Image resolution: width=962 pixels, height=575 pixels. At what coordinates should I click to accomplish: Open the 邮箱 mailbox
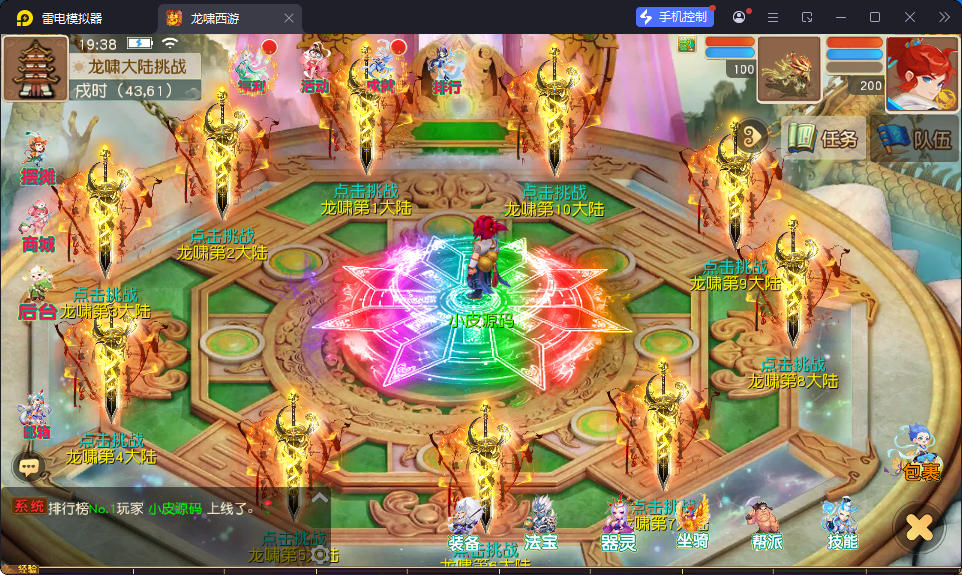pyautogui.click(x=35, y=415)
